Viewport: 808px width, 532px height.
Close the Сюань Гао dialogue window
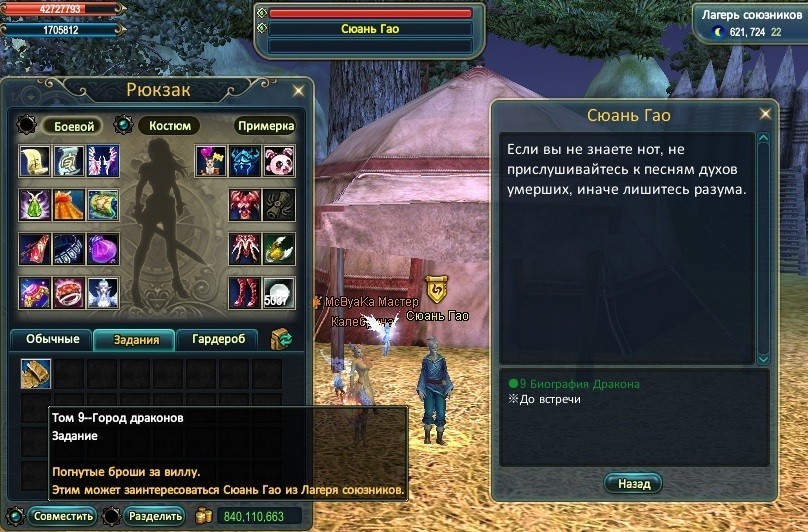(768, 115)
